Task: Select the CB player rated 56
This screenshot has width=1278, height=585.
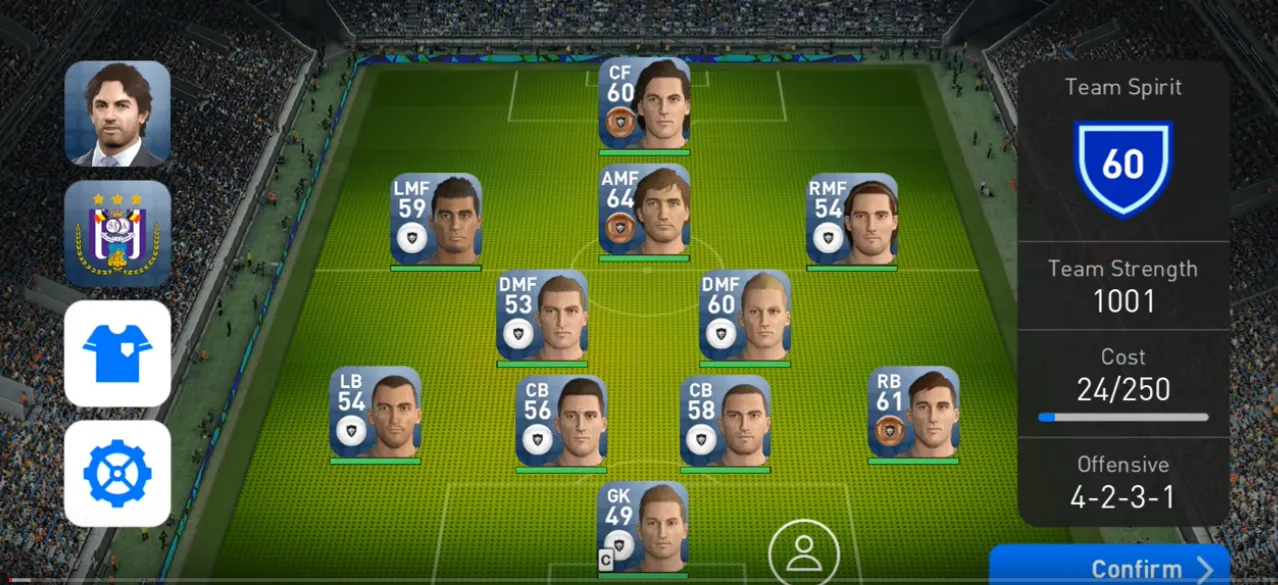Action: point(561,420)
